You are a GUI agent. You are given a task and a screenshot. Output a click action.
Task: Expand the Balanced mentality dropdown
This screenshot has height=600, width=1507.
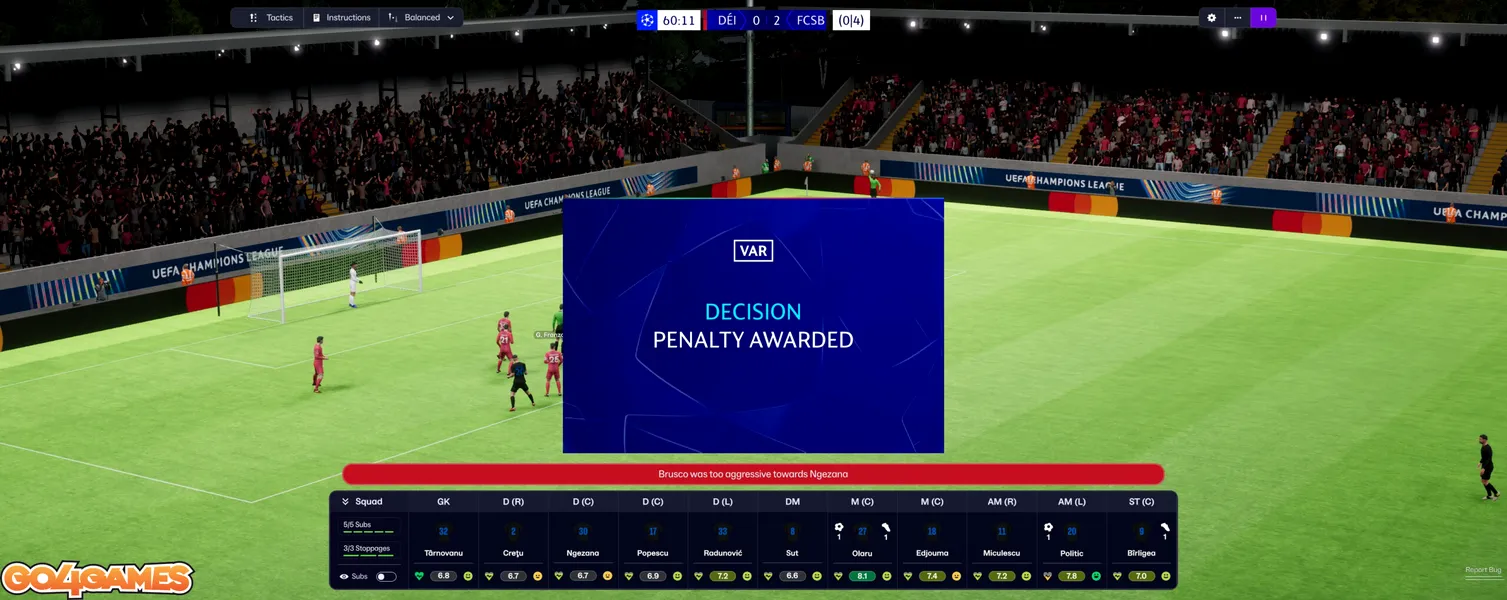tap(422, 18)
